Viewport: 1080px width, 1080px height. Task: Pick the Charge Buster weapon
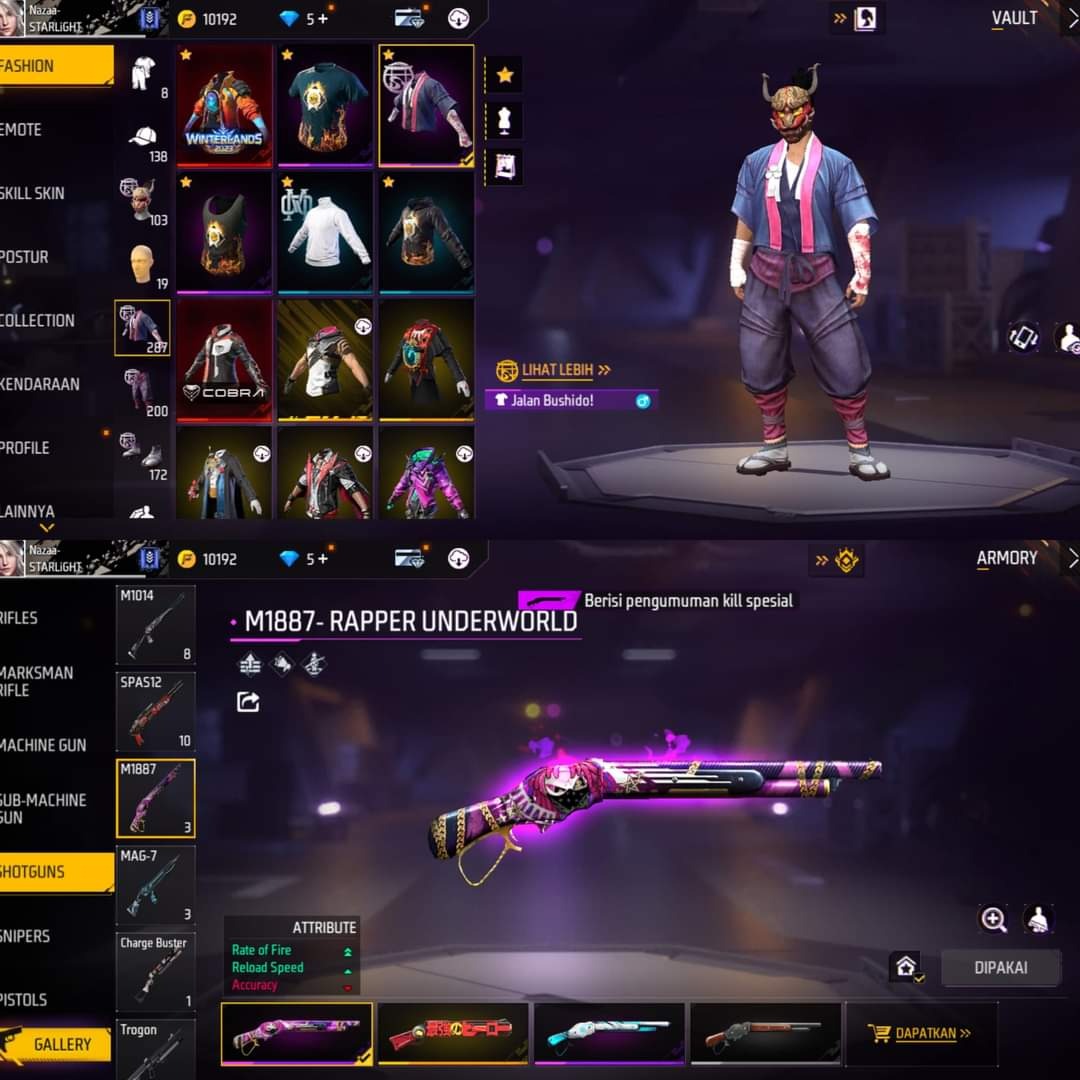(155, 971)
